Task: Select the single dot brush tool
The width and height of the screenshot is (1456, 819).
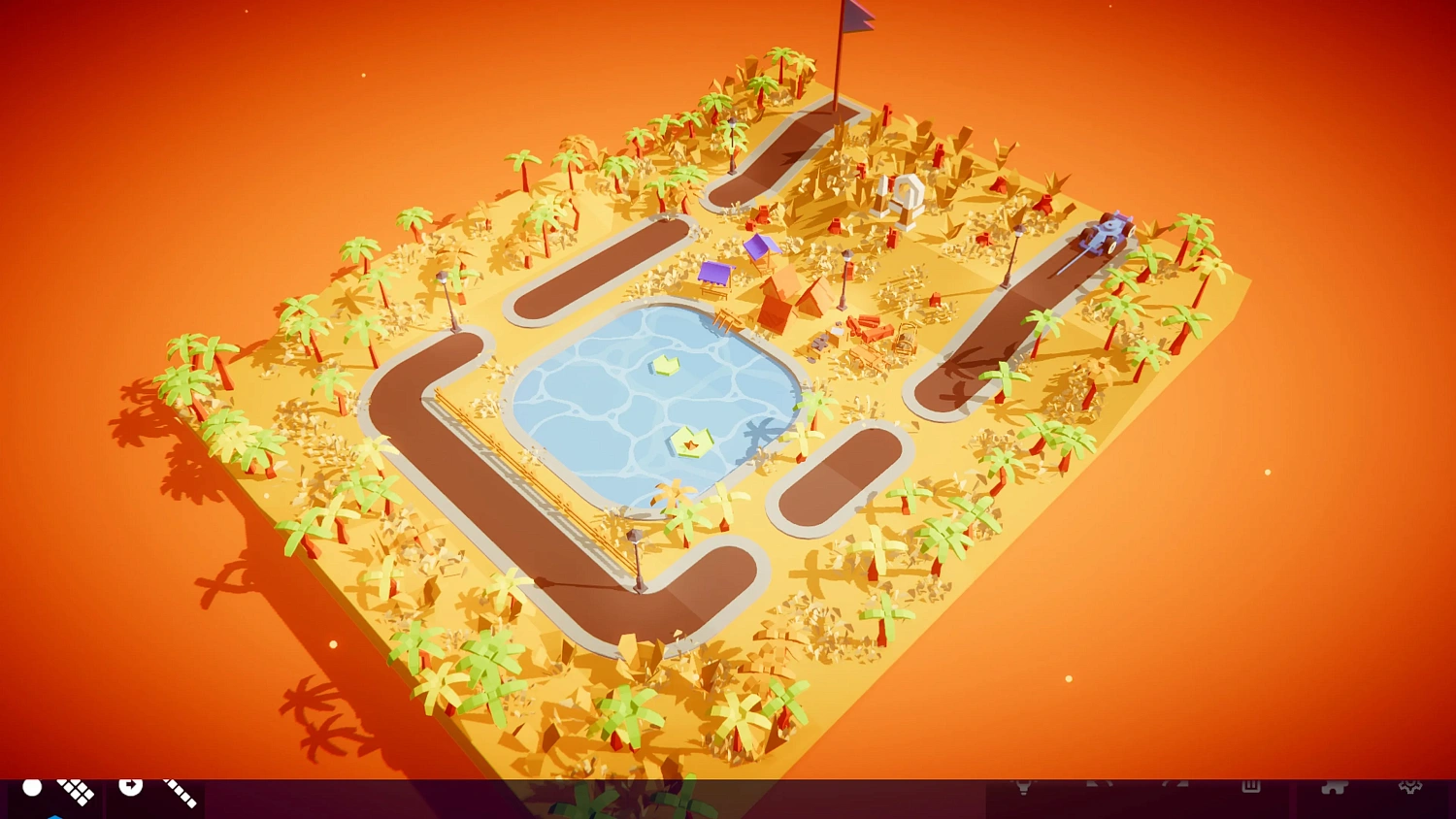Action: point(31,788)
